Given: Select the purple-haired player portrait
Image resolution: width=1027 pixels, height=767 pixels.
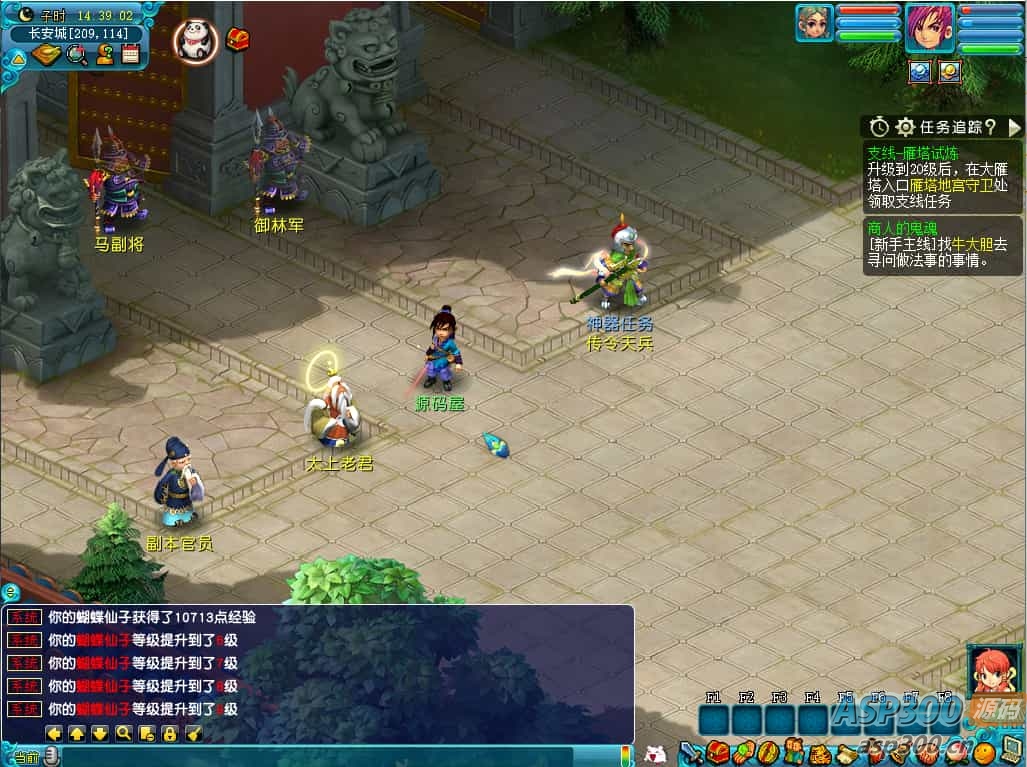Looking at the screenshot, I should 929,27.
